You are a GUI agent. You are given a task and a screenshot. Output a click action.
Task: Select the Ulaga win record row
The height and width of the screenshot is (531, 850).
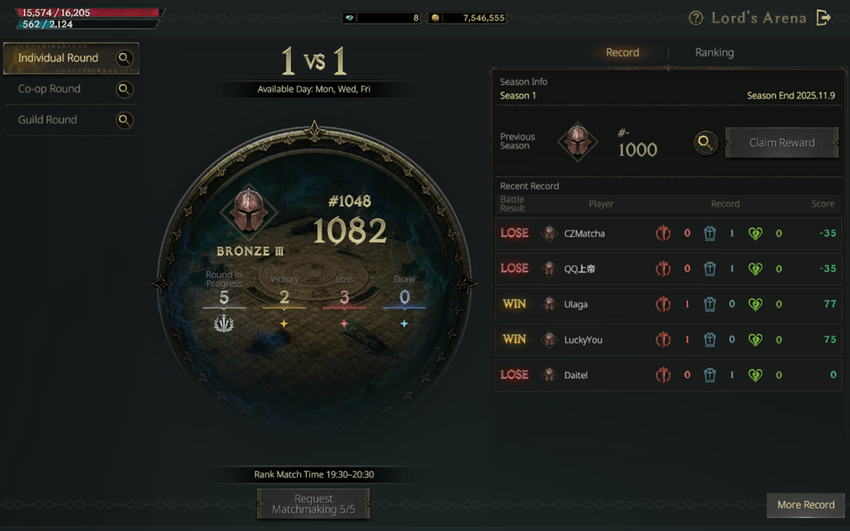click(x=667, y=304)
